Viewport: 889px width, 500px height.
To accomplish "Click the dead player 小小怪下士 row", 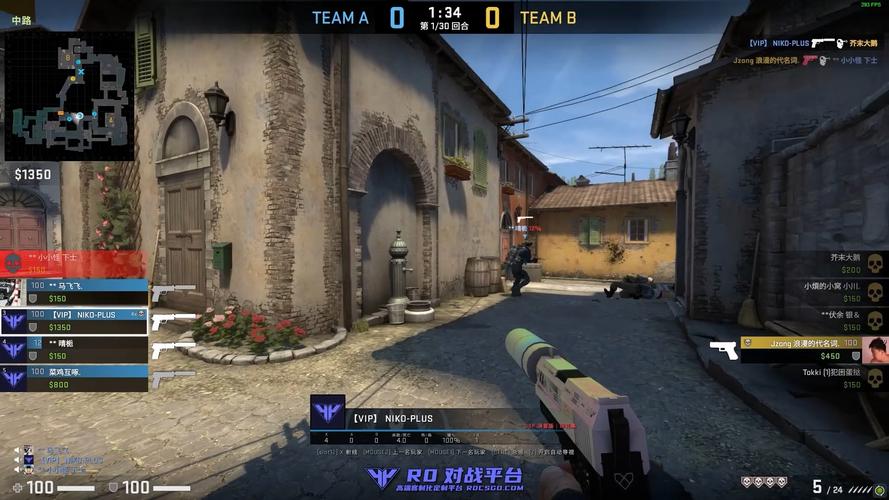I will (x=75, y=263).
